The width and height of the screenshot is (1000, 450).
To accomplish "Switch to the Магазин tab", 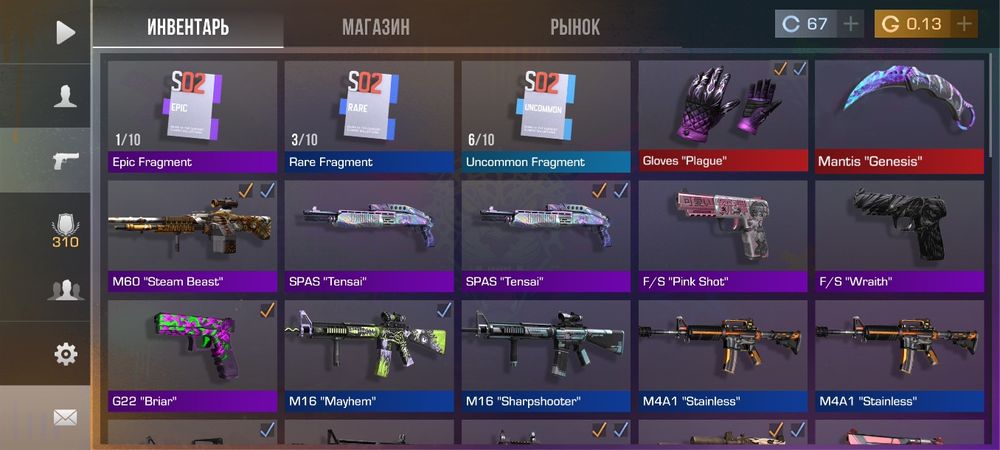I will 375,27.
